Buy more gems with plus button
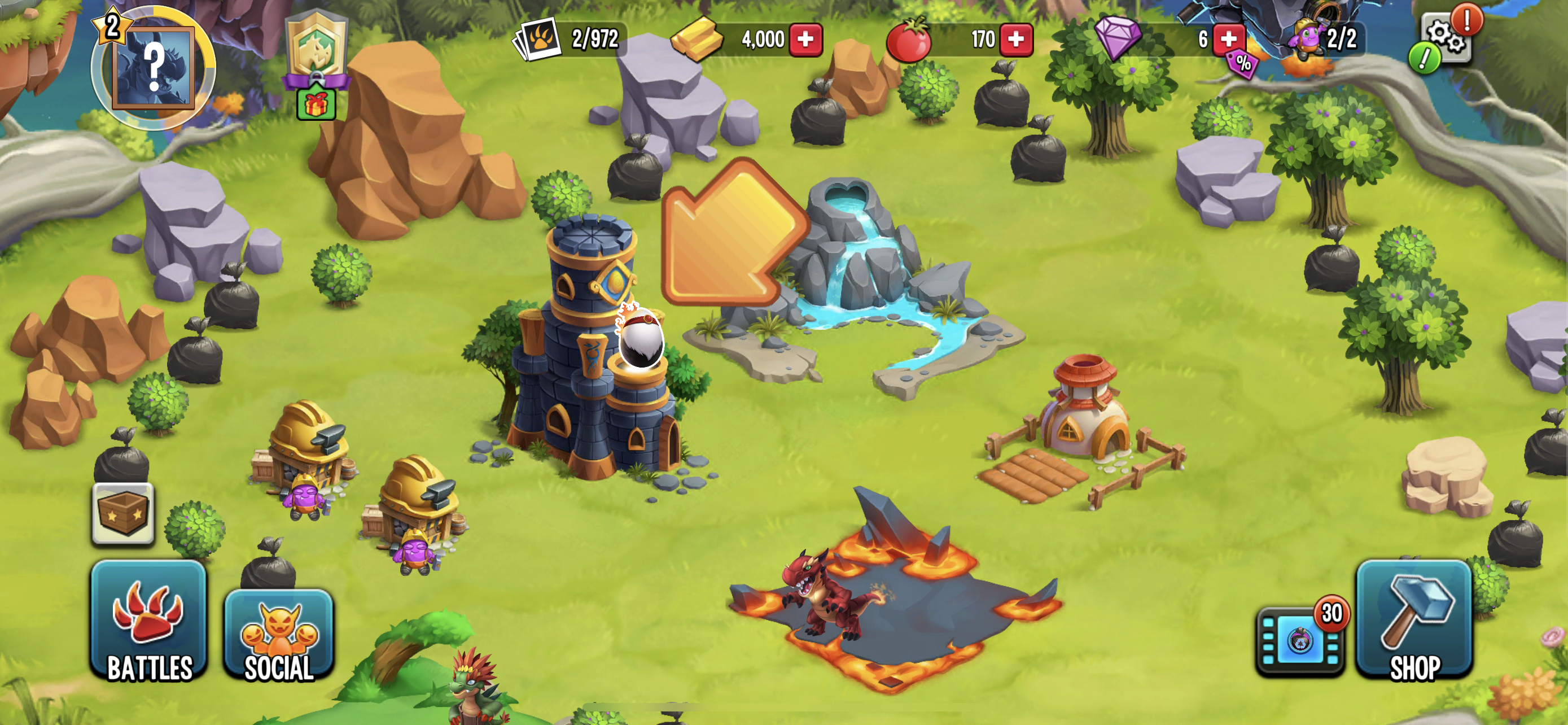The height and width of the screenshot is (725, 1568). 1228,40
